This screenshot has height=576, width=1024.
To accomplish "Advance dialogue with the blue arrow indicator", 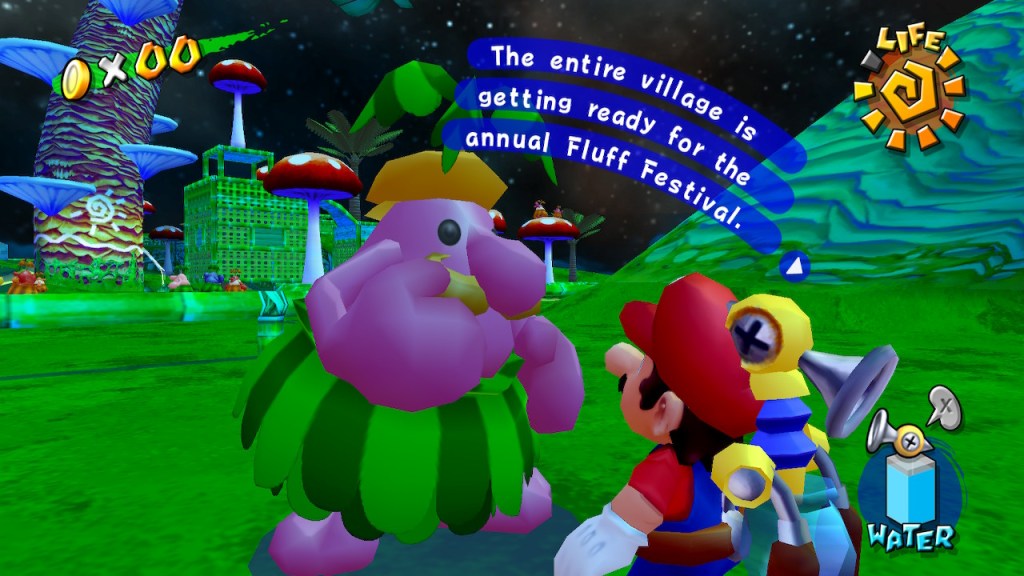I will [x=794, y=267].
